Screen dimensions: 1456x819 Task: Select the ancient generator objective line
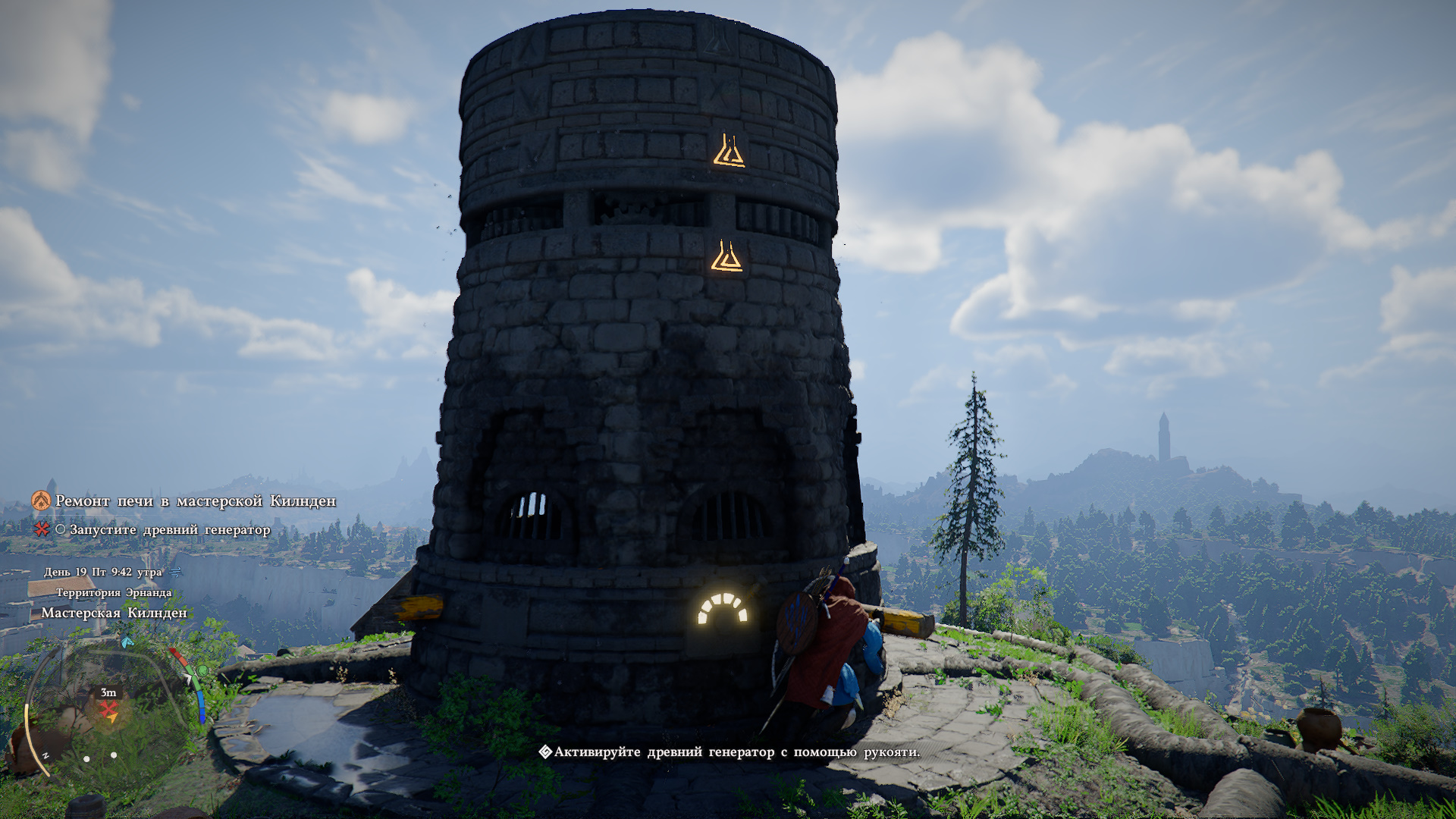coord(169,530)
